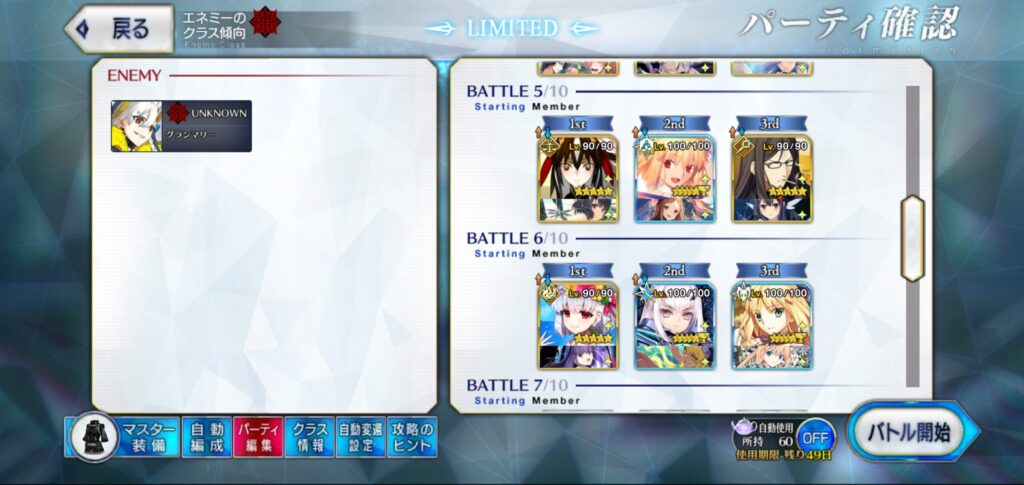Choose 自動編成 auto formation

(x=206, y=437)
